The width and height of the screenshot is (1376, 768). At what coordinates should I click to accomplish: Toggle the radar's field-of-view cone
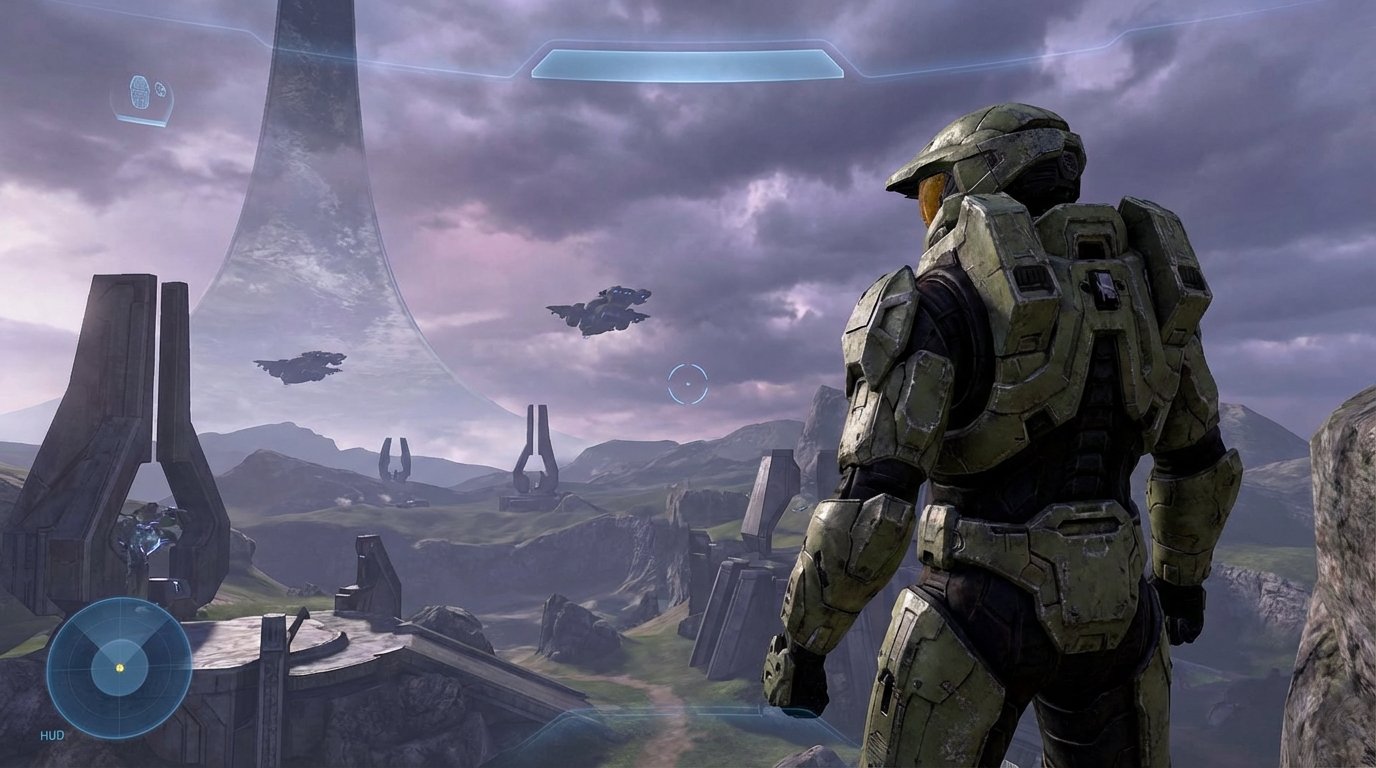coord(119,630)
